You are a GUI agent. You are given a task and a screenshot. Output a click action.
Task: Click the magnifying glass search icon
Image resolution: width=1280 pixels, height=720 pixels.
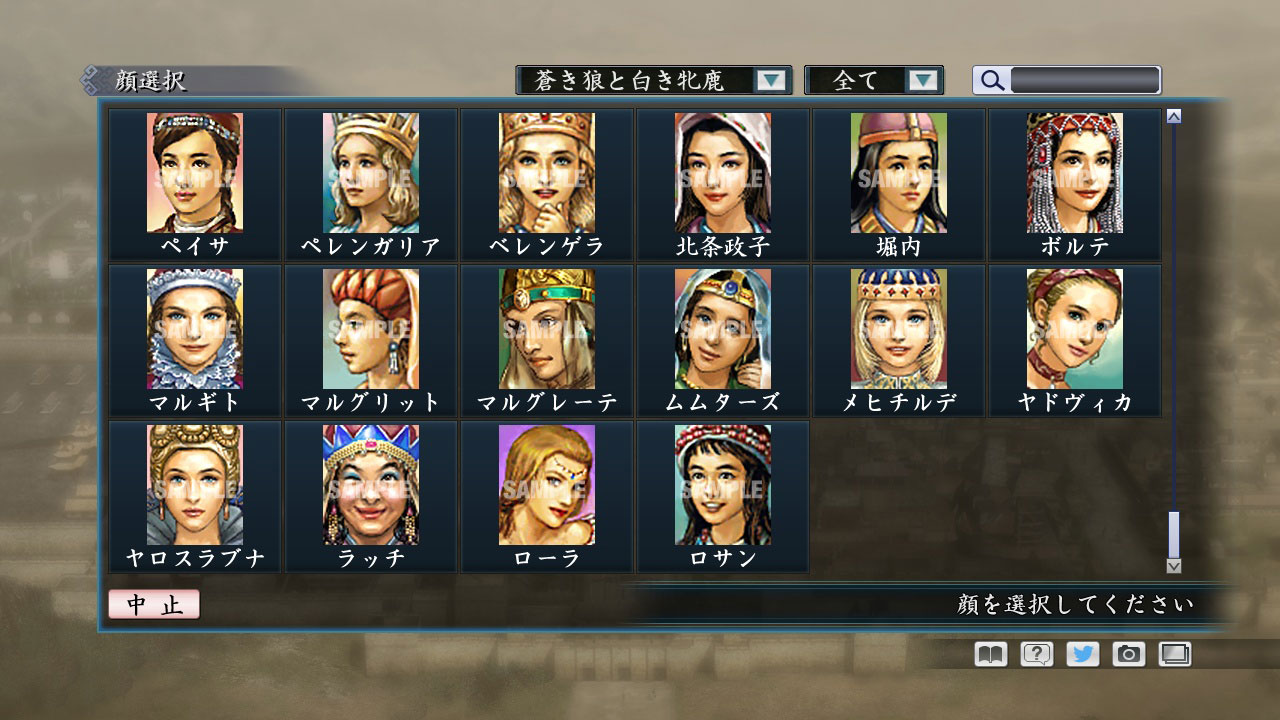pyautogui.click(x=991, y=80)
